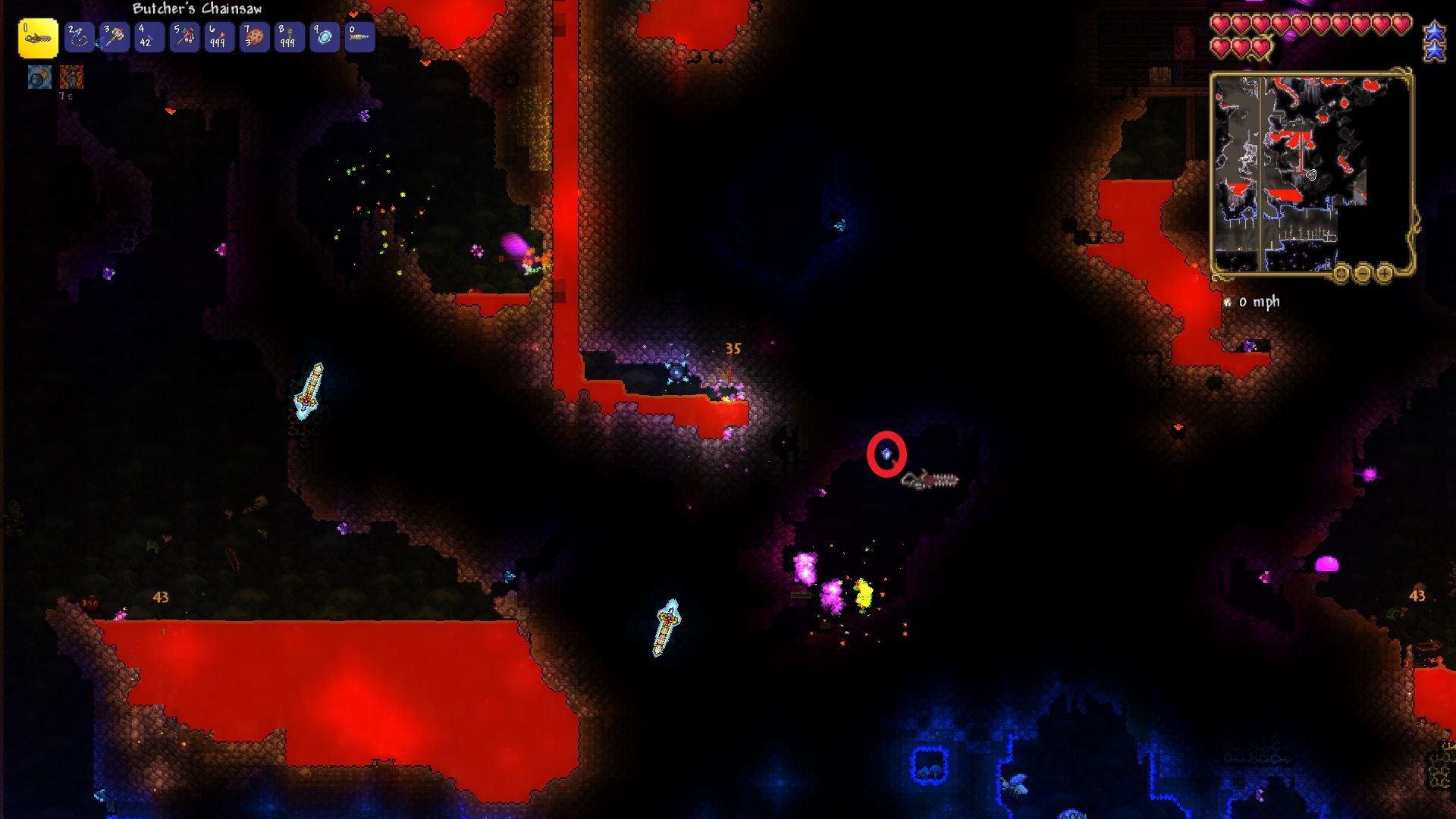1456x819 pixels.
Task: Click the blue orb buff icon
Action: (39, 77)
